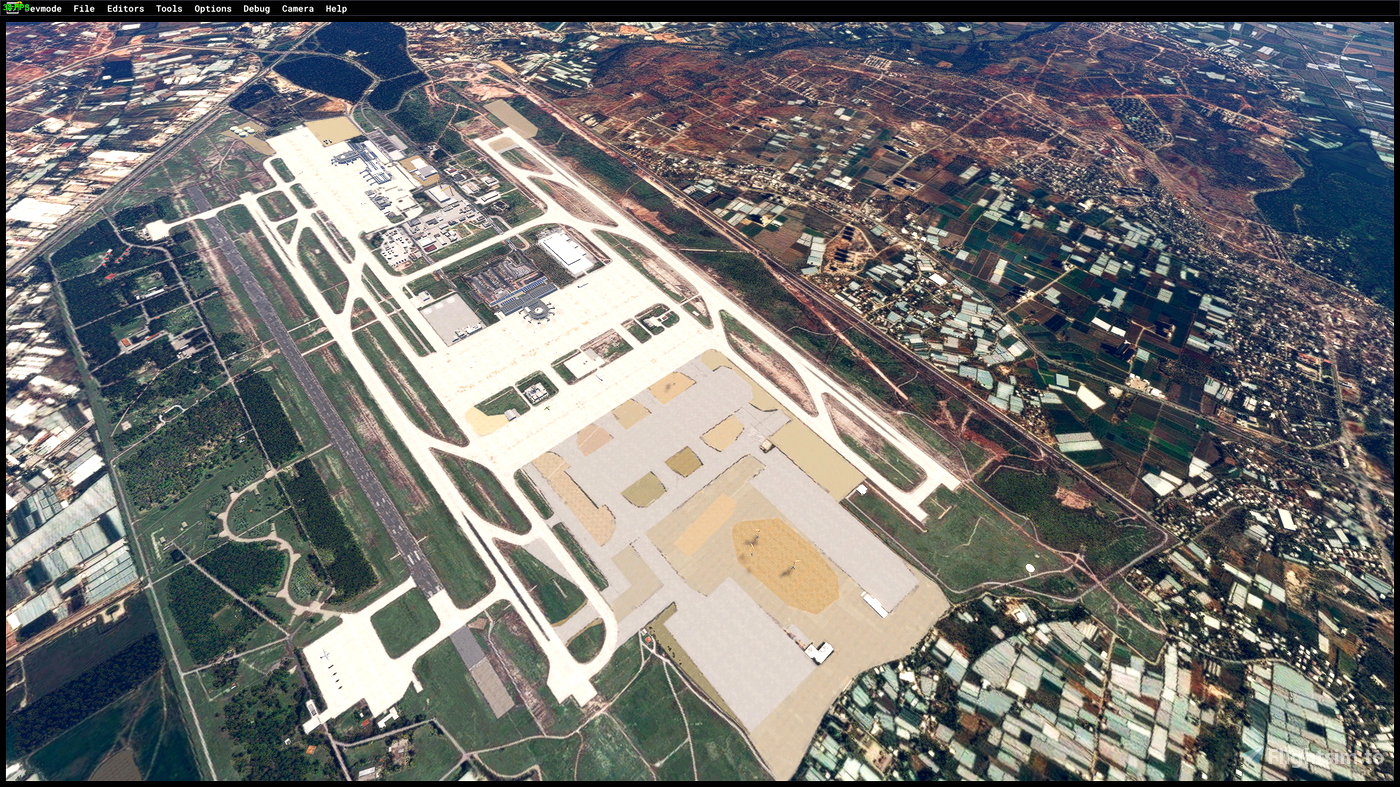Open the Editors menu
Image resolution: width=1400 pixels, height=787 pixels.
click(124, 8)
